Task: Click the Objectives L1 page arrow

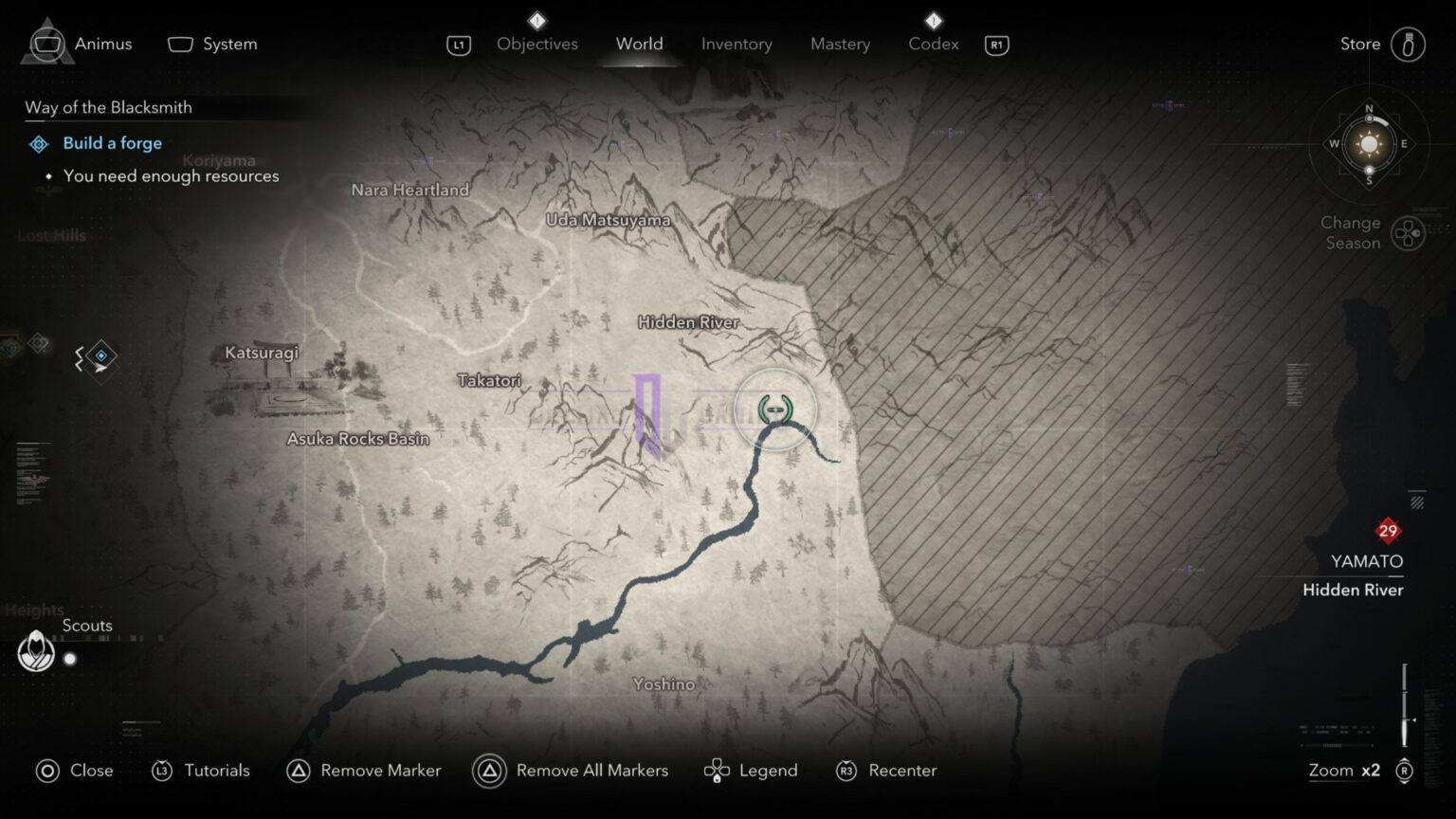Action: tap(459, 44)
